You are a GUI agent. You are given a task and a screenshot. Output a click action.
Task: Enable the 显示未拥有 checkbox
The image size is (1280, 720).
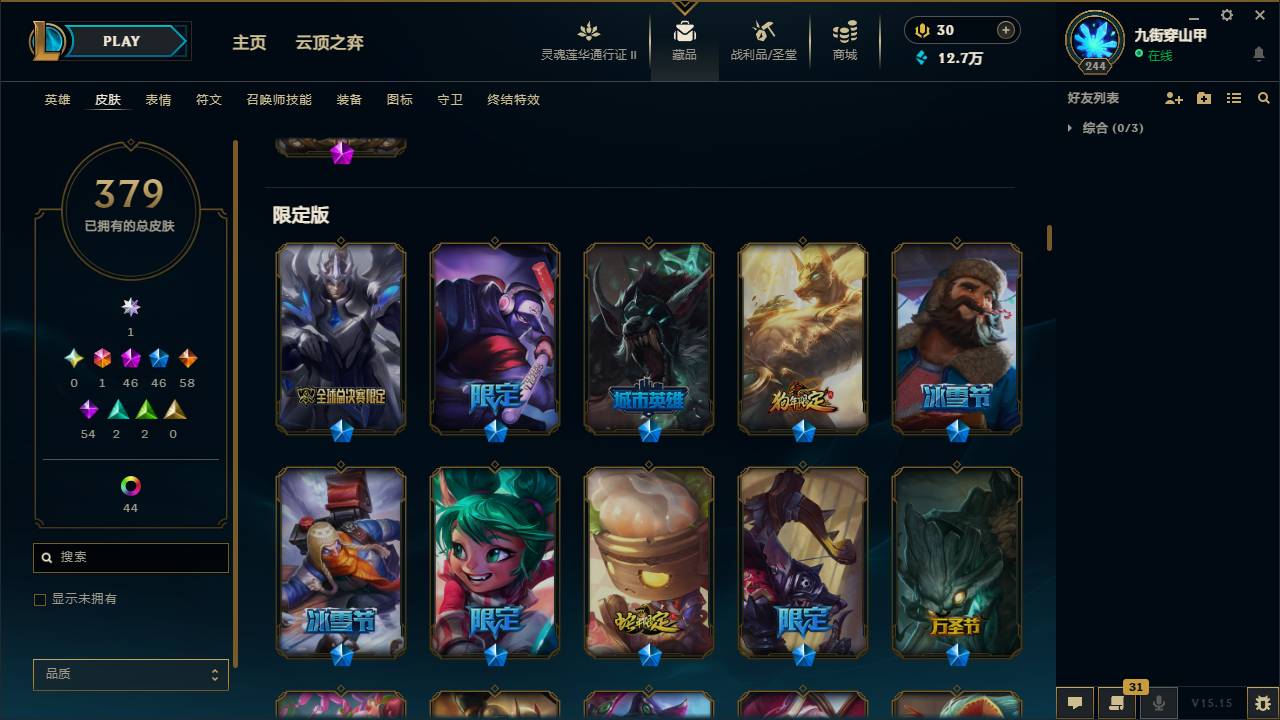(x=40, y=599)
